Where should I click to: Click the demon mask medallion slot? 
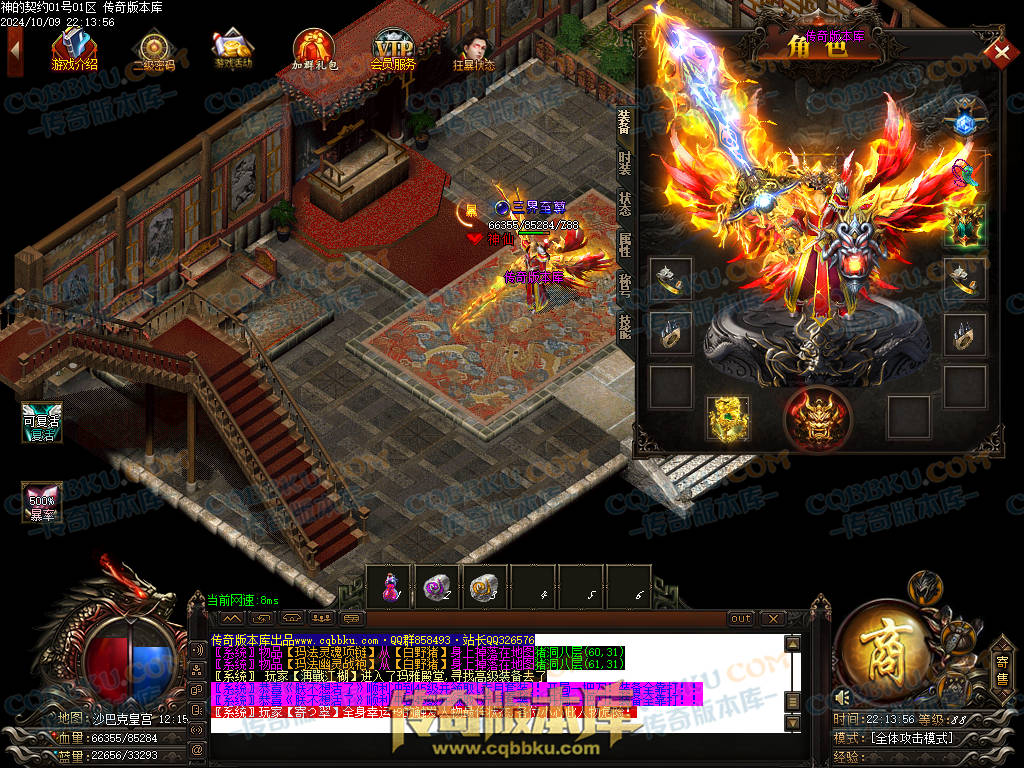click(817, 418)
